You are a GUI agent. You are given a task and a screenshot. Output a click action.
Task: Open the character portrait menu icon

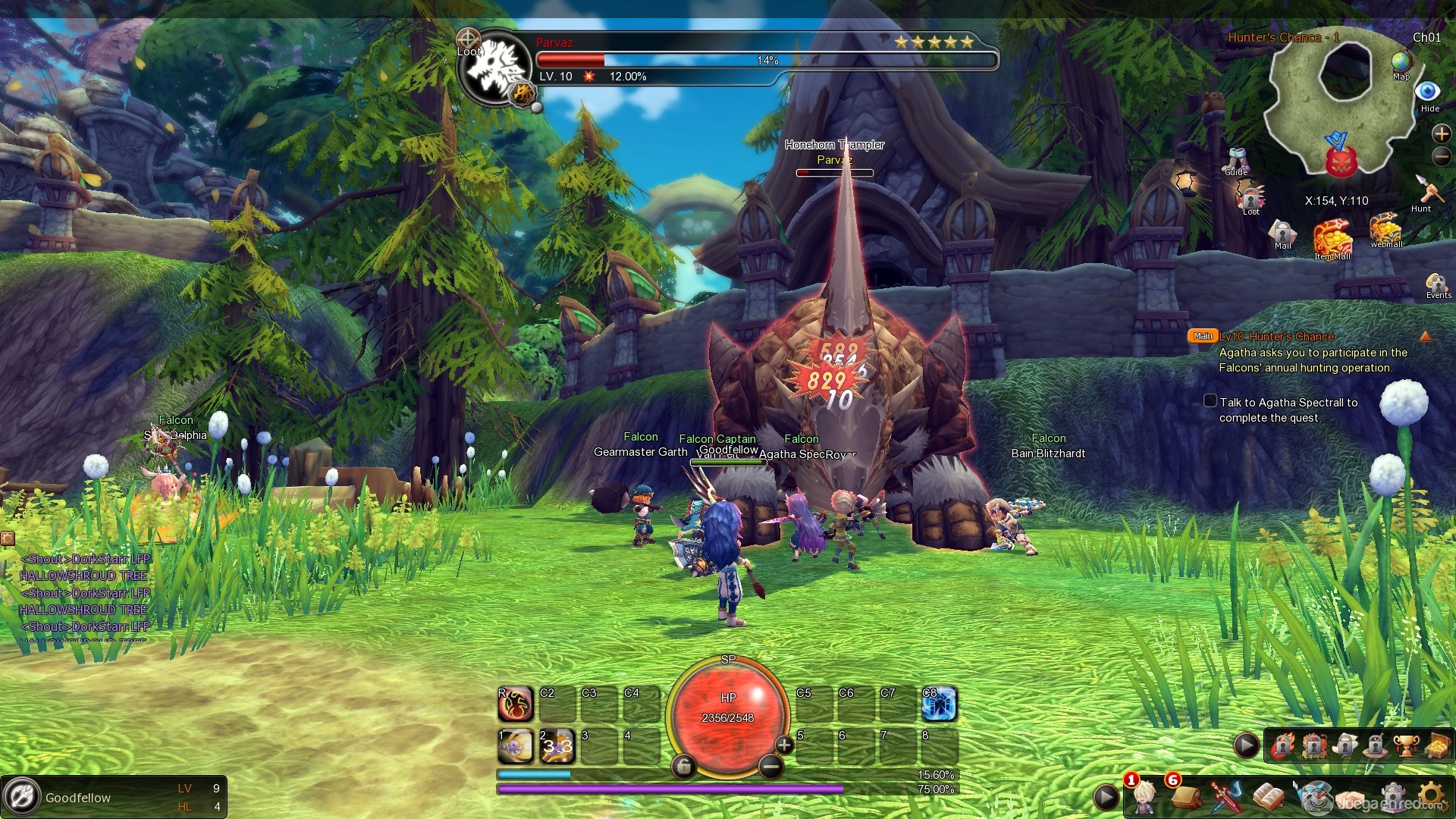click(1144, 796)
